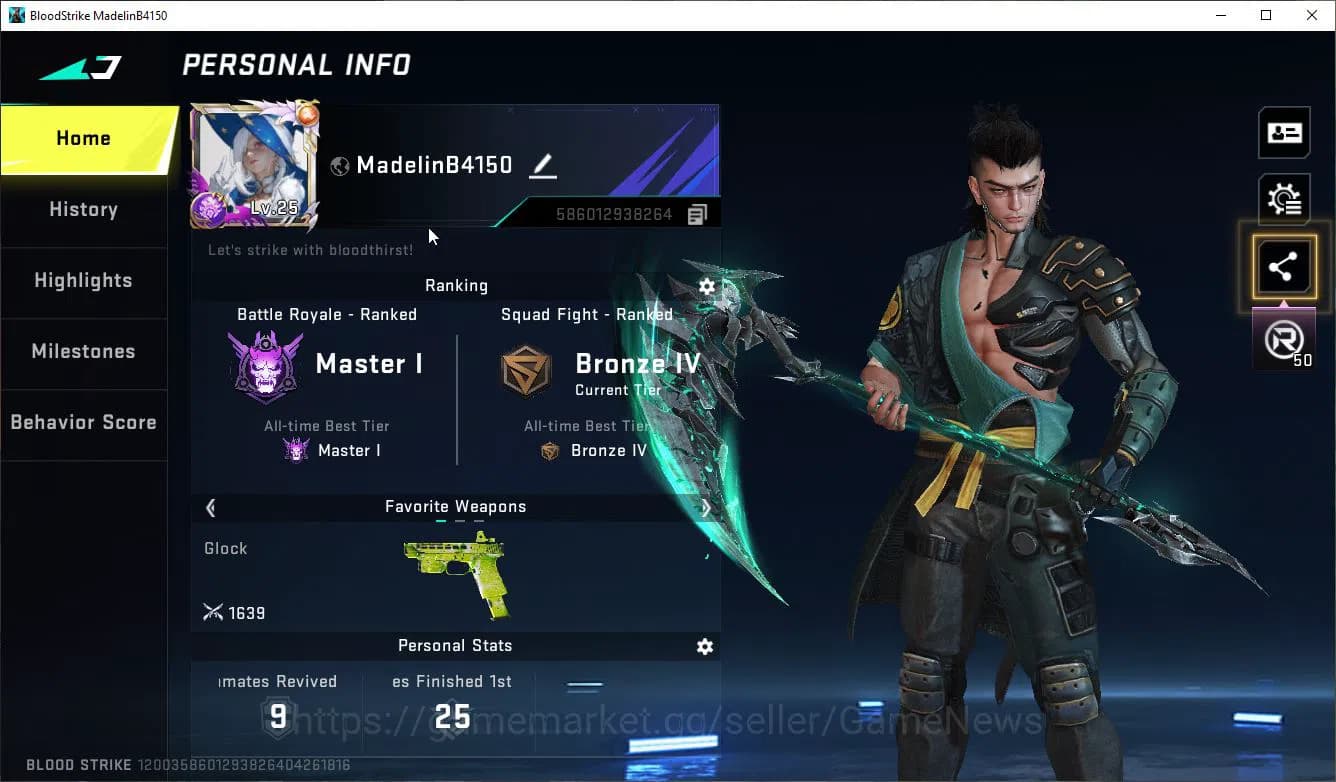This screenshot has width=1336, height=782.
Task: Click the globe icon next to MadelinB4150
Action: [340, 166]
